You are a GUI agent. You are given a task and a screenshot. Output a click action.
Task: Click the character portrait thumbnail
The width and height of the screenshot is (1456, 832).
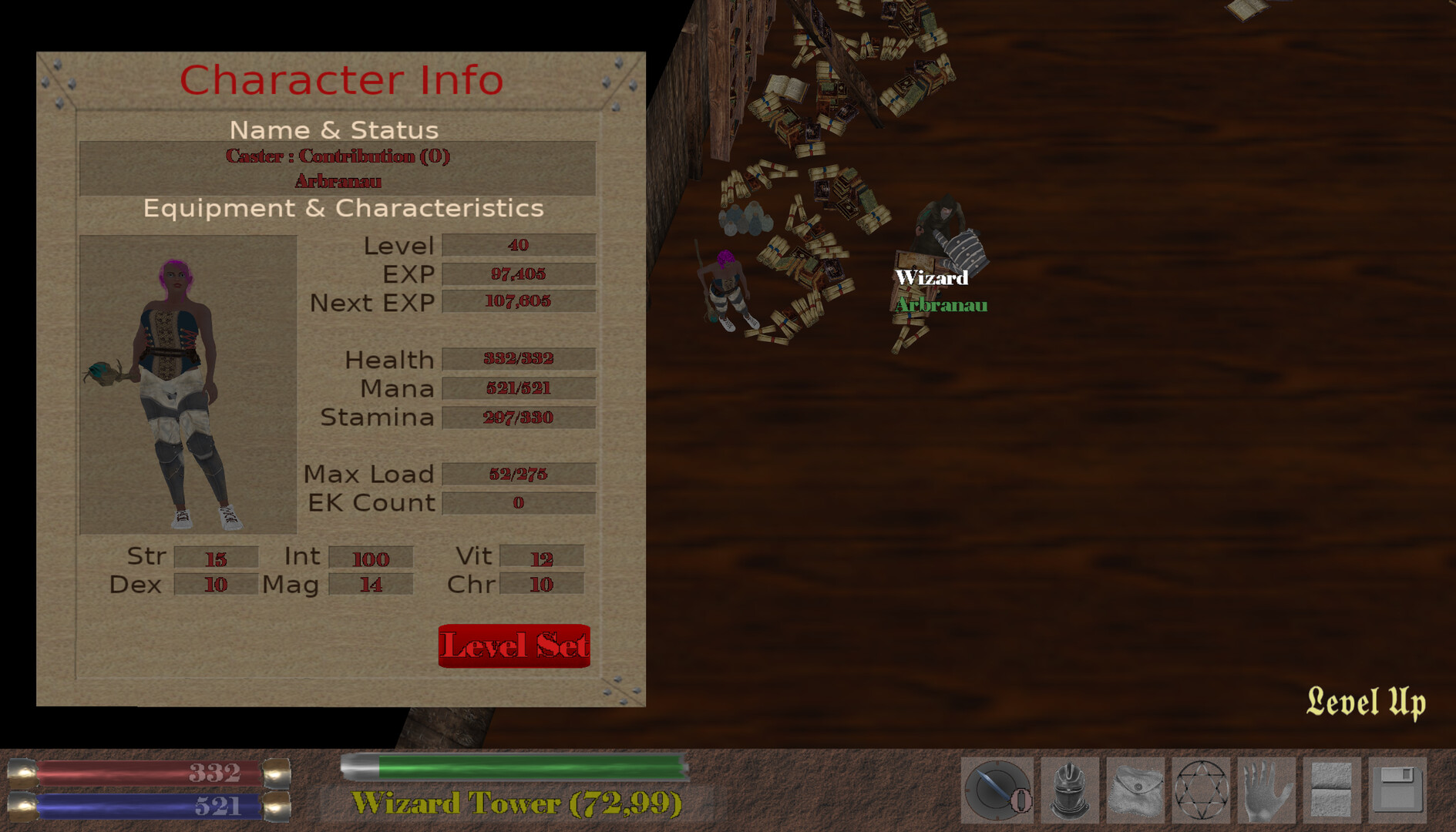[187, 383]
